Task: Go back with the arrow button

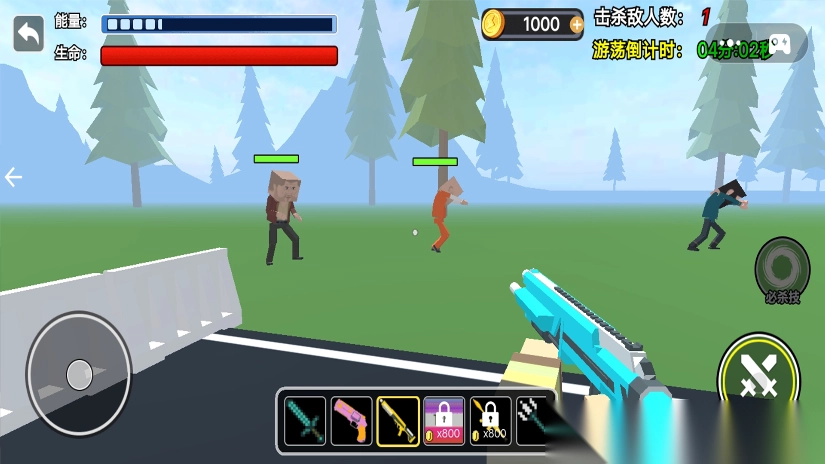Action: pyautogui.click(x=28, y=34)
